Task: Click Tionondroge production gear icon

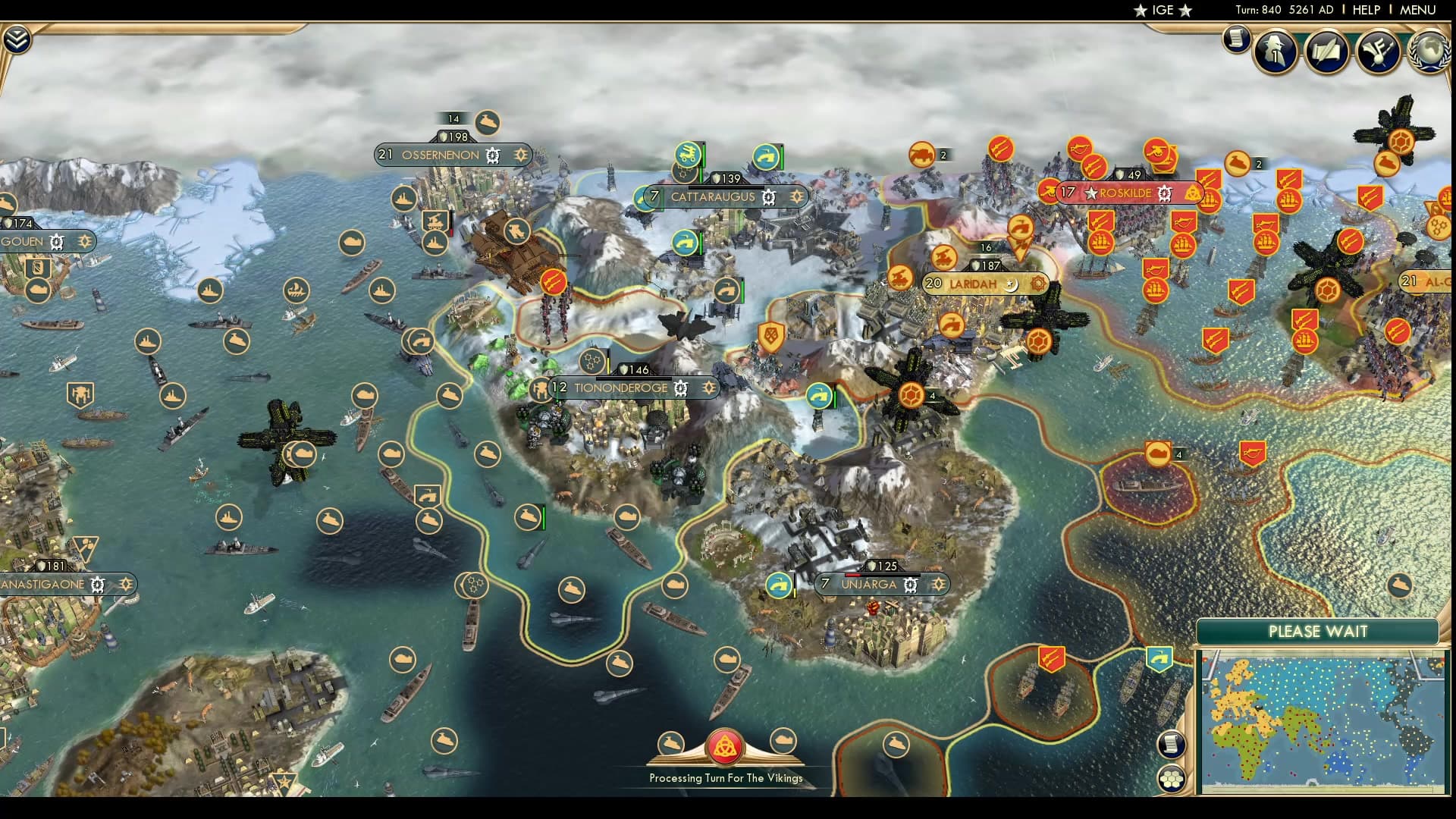Action: [x=681, y=388]
